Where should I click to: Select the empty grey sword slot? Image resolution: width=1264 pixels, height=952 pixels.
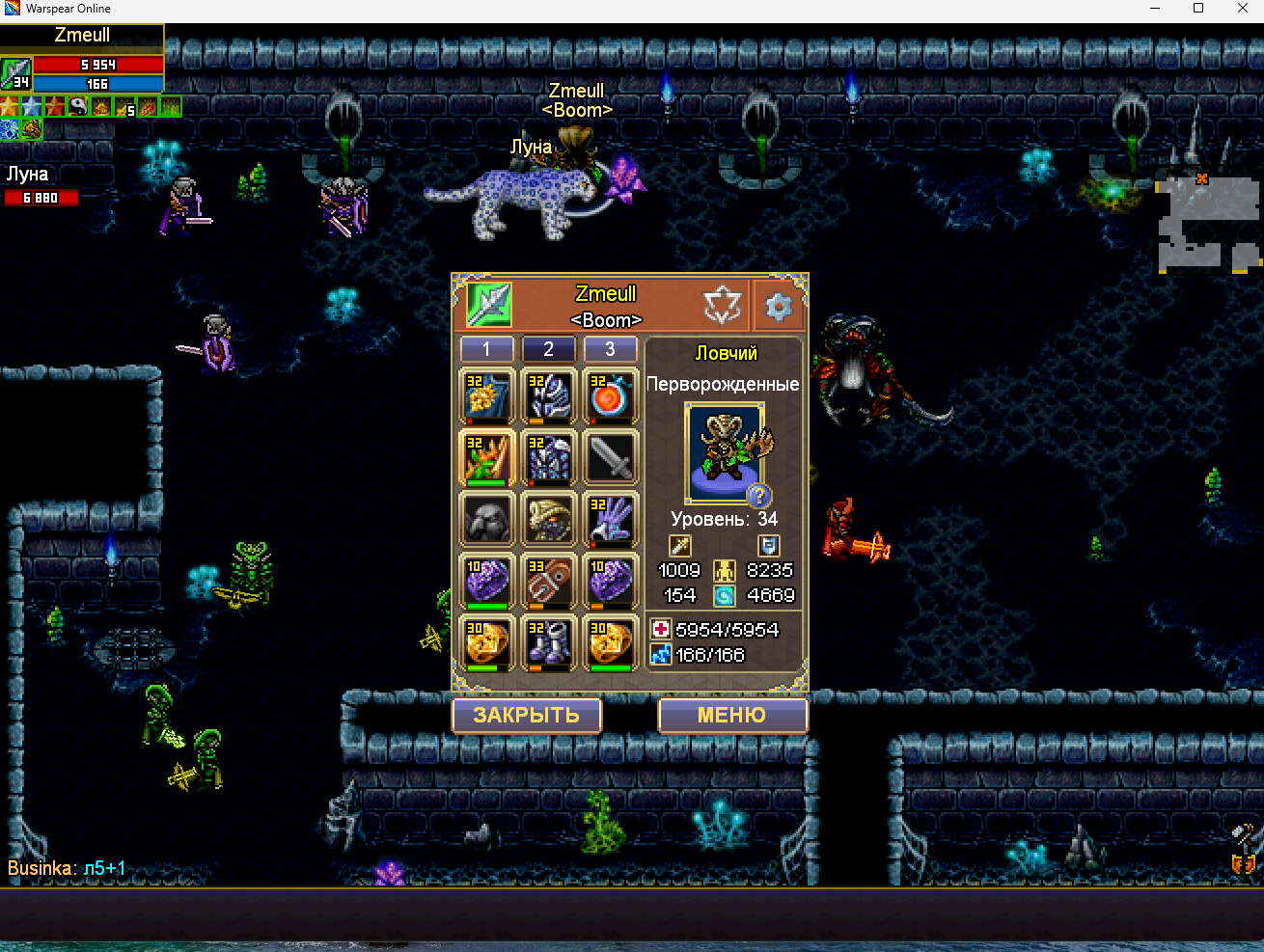point(610,457)
